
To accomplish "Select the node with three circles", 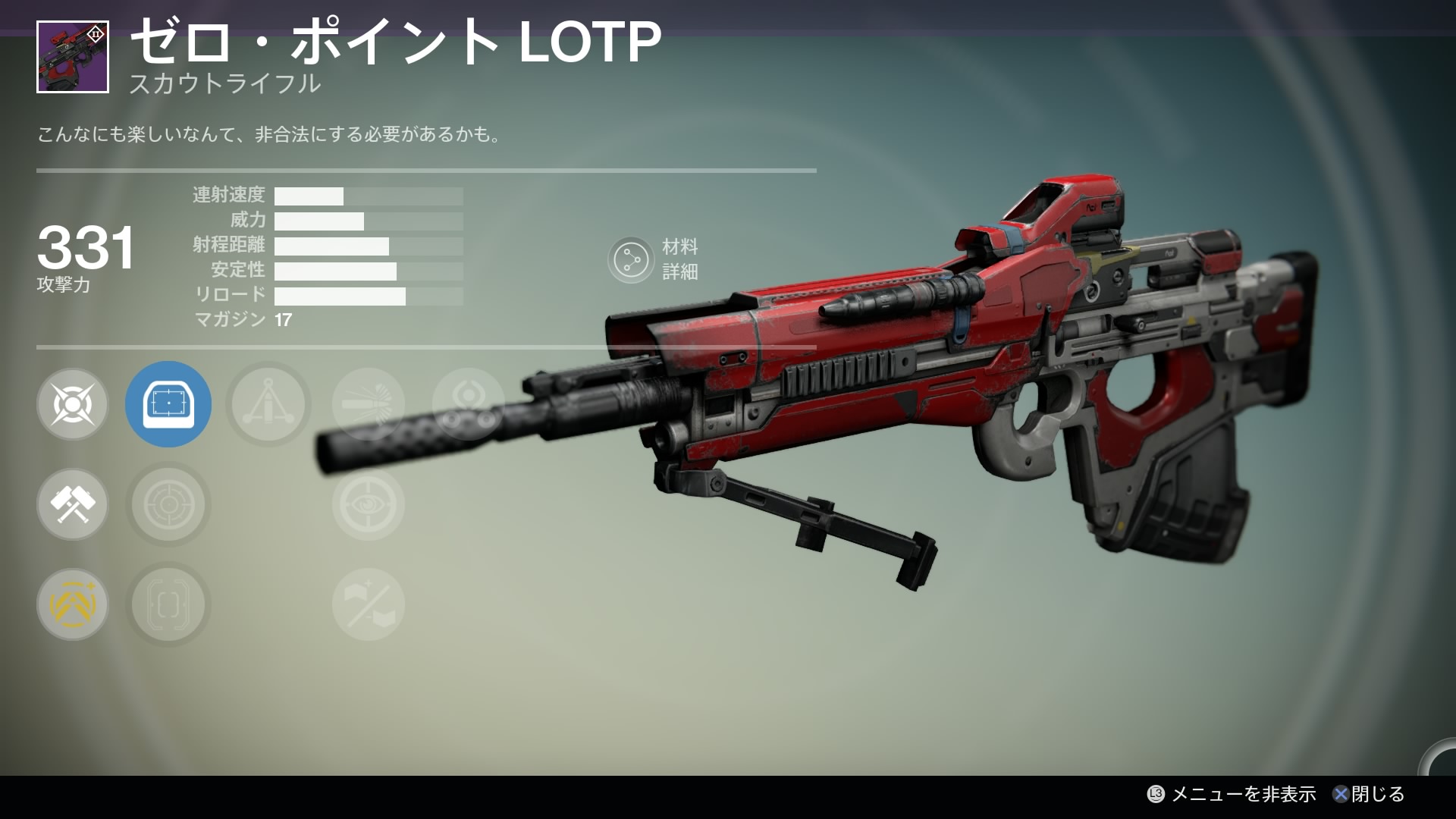I will pos(468,404).
